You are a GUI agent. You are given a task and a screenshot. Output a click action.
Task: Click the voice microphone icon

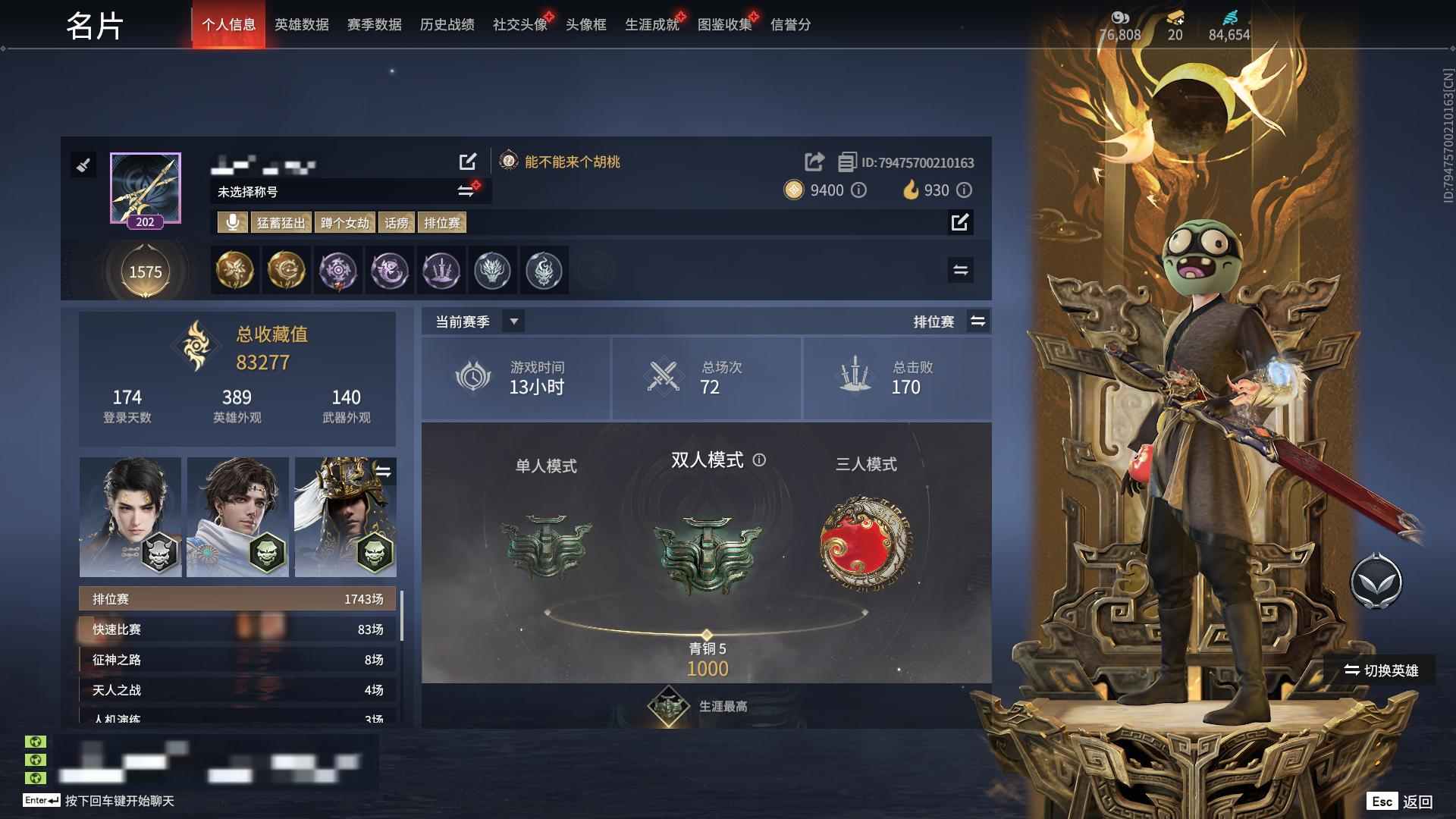pos(232,223)
